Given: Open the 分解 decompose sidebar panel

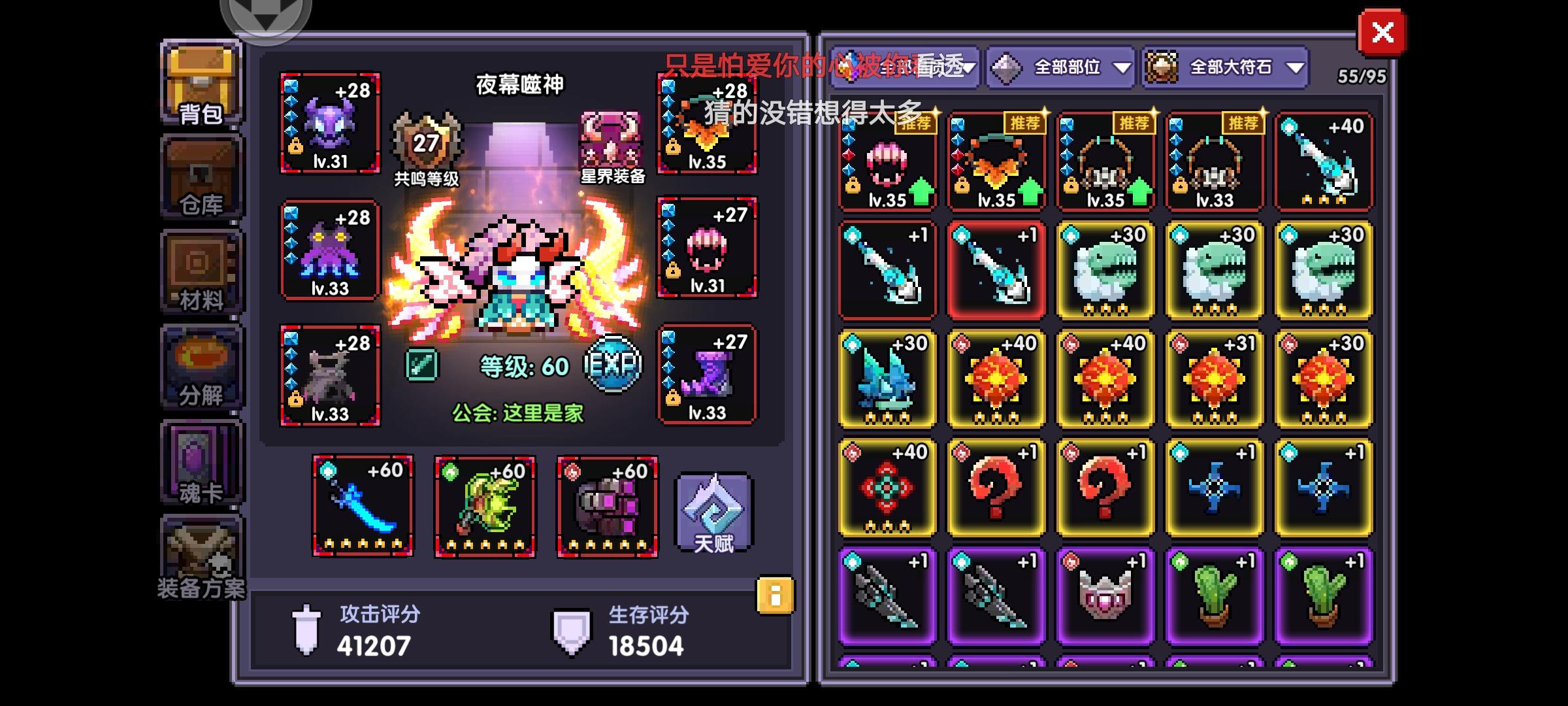Looking at the screenshot, I should (x=199, y=366).
